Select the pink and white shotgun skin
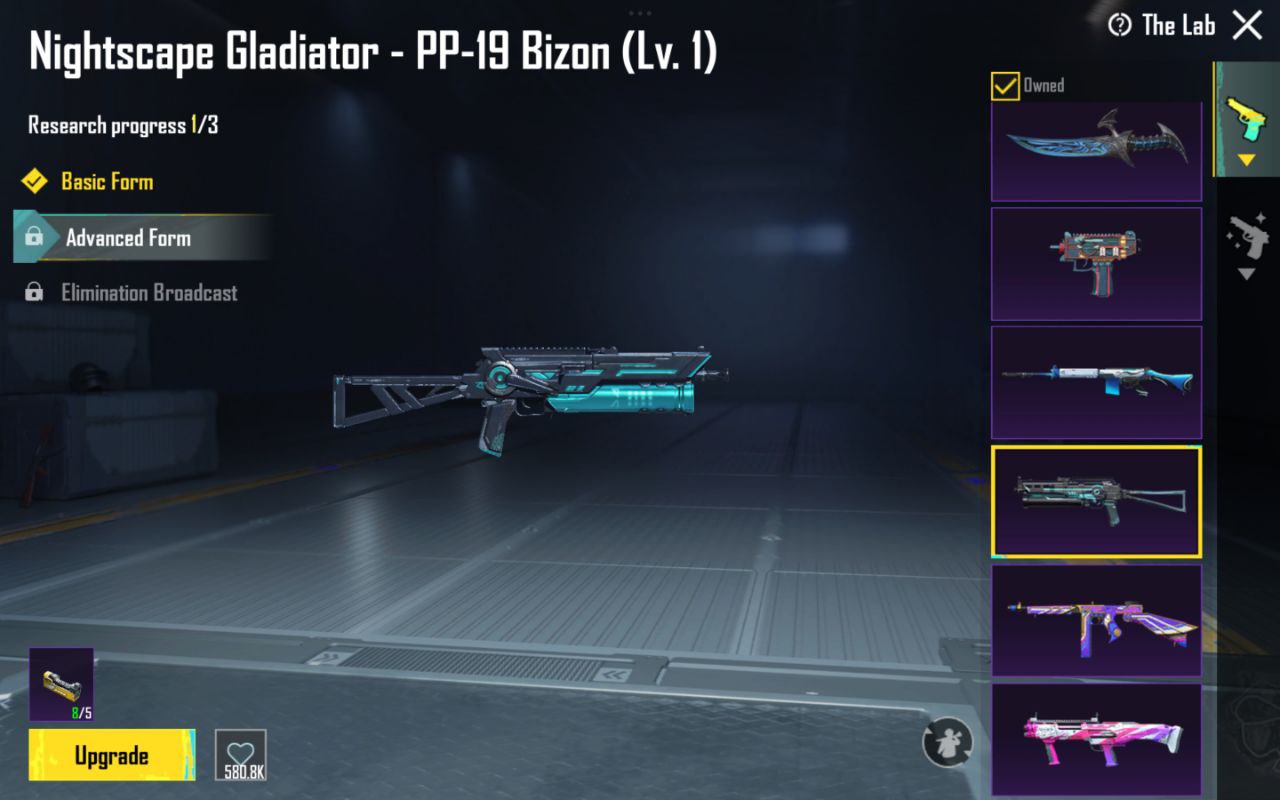This screenshot has width=1280, height=800. pos(1096,738)
